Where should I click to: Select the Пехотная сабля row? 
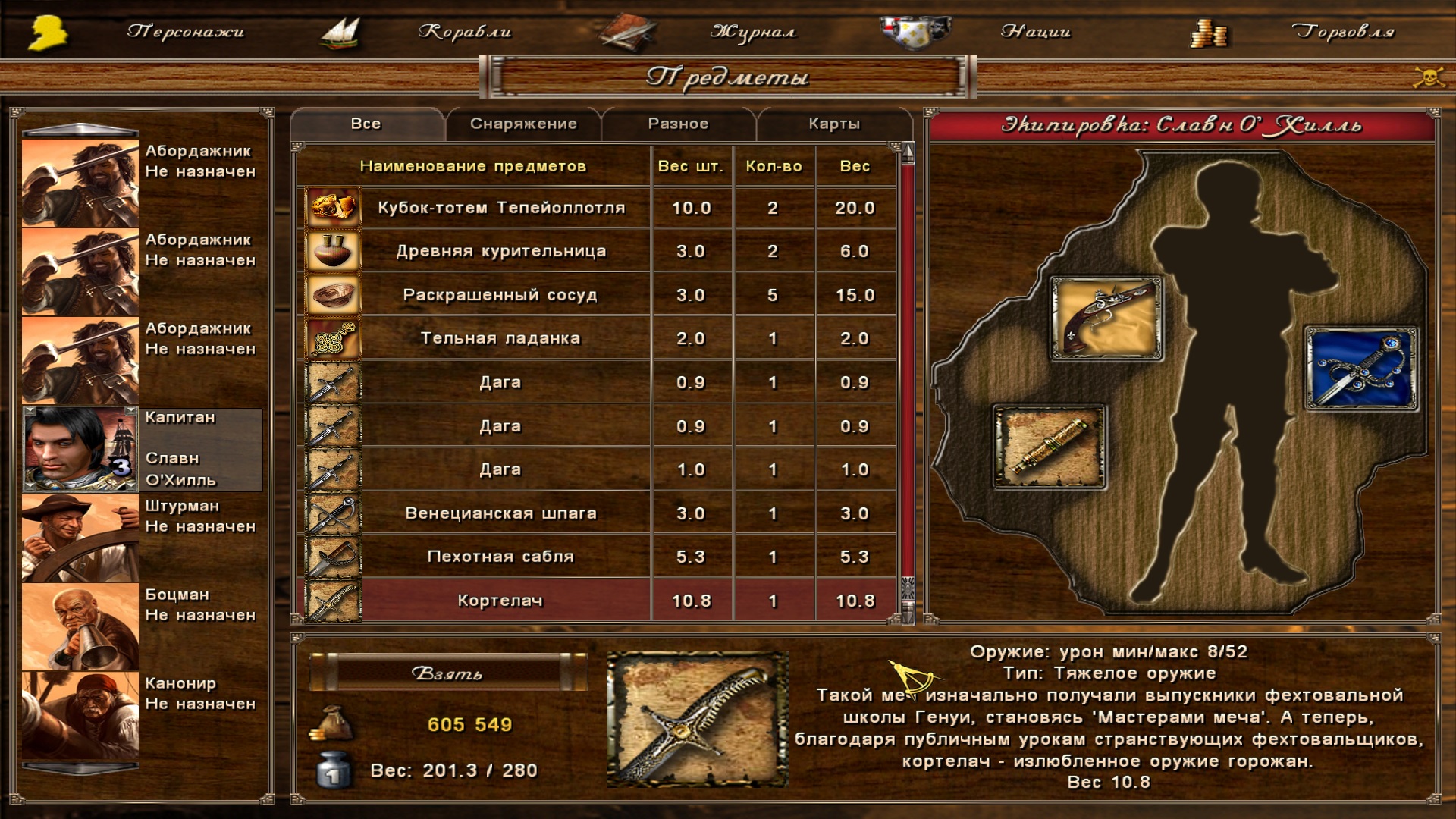501,557
